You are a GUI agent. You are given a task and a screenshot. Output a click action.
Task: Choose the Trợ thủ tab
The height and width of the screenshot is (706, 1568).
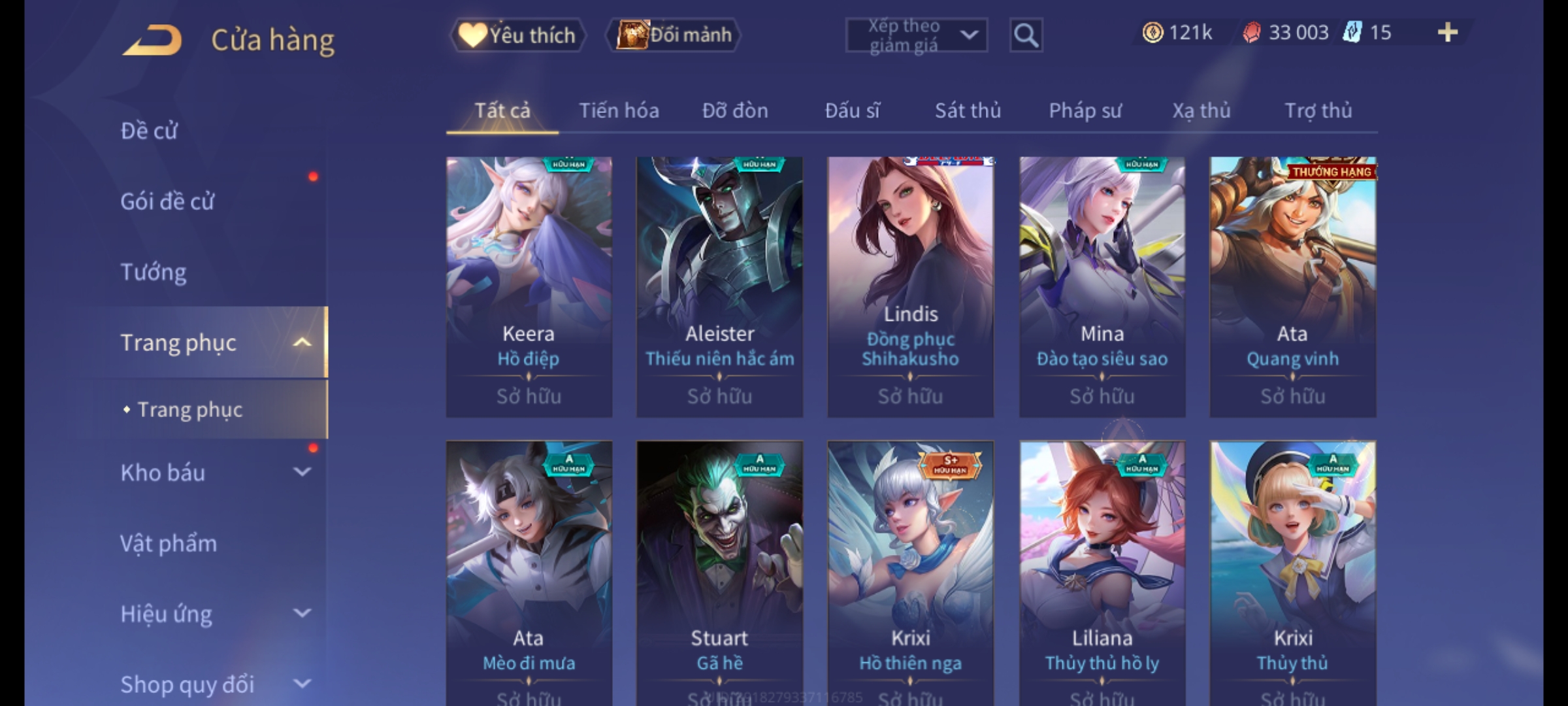coord(1318,110)
